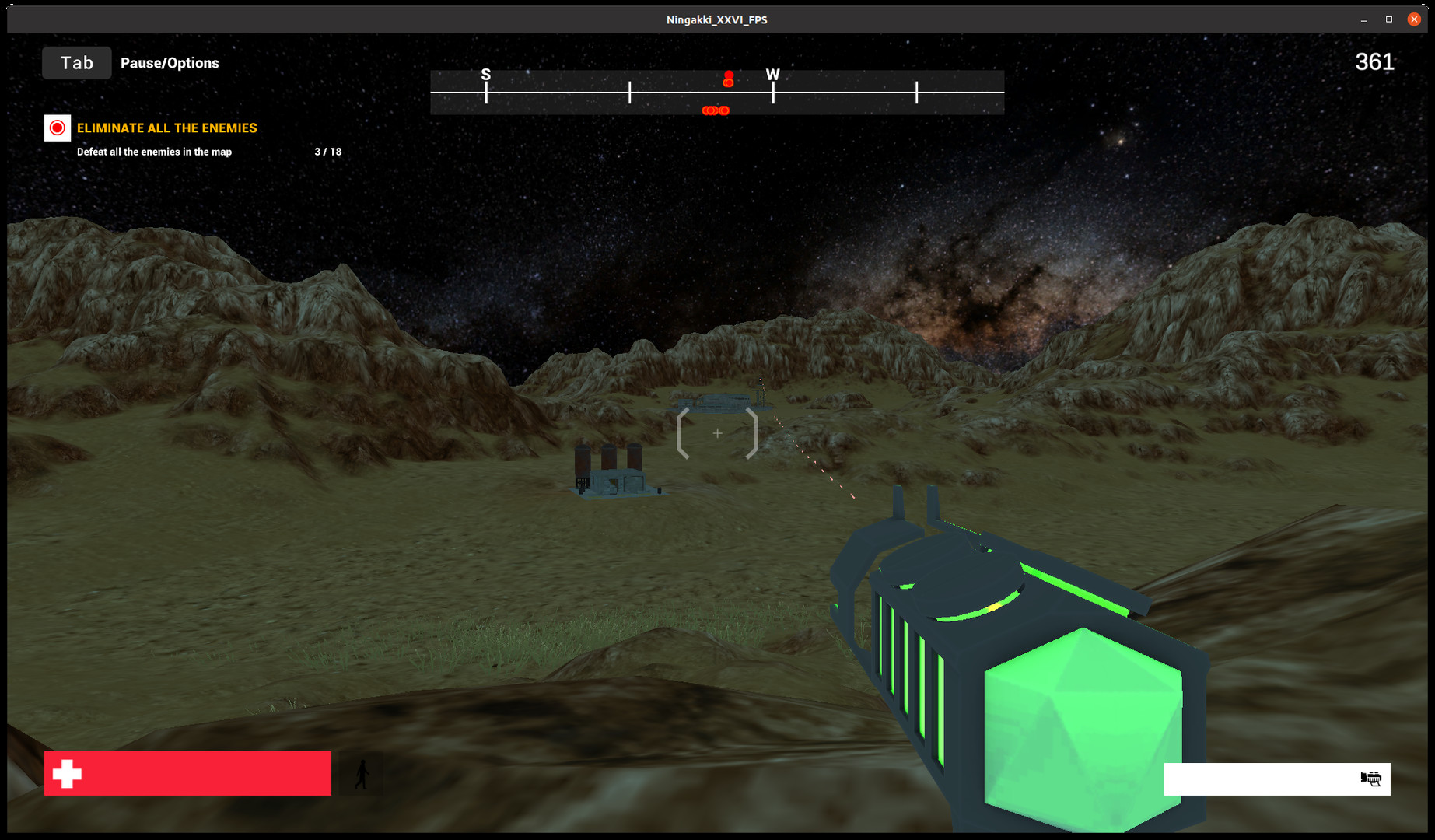Click the window maximize button
The height and width of the screenshot is (840, 1435).
pyautogui.click(x=1387, y=19)
